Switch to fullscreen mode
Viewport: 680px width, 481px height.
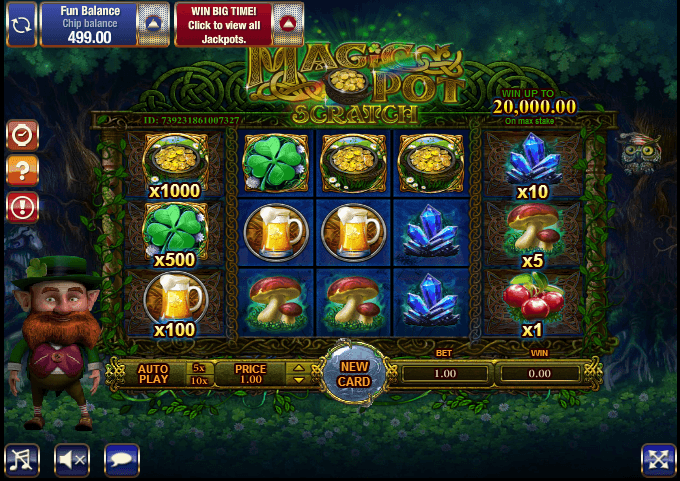[658, 459]
